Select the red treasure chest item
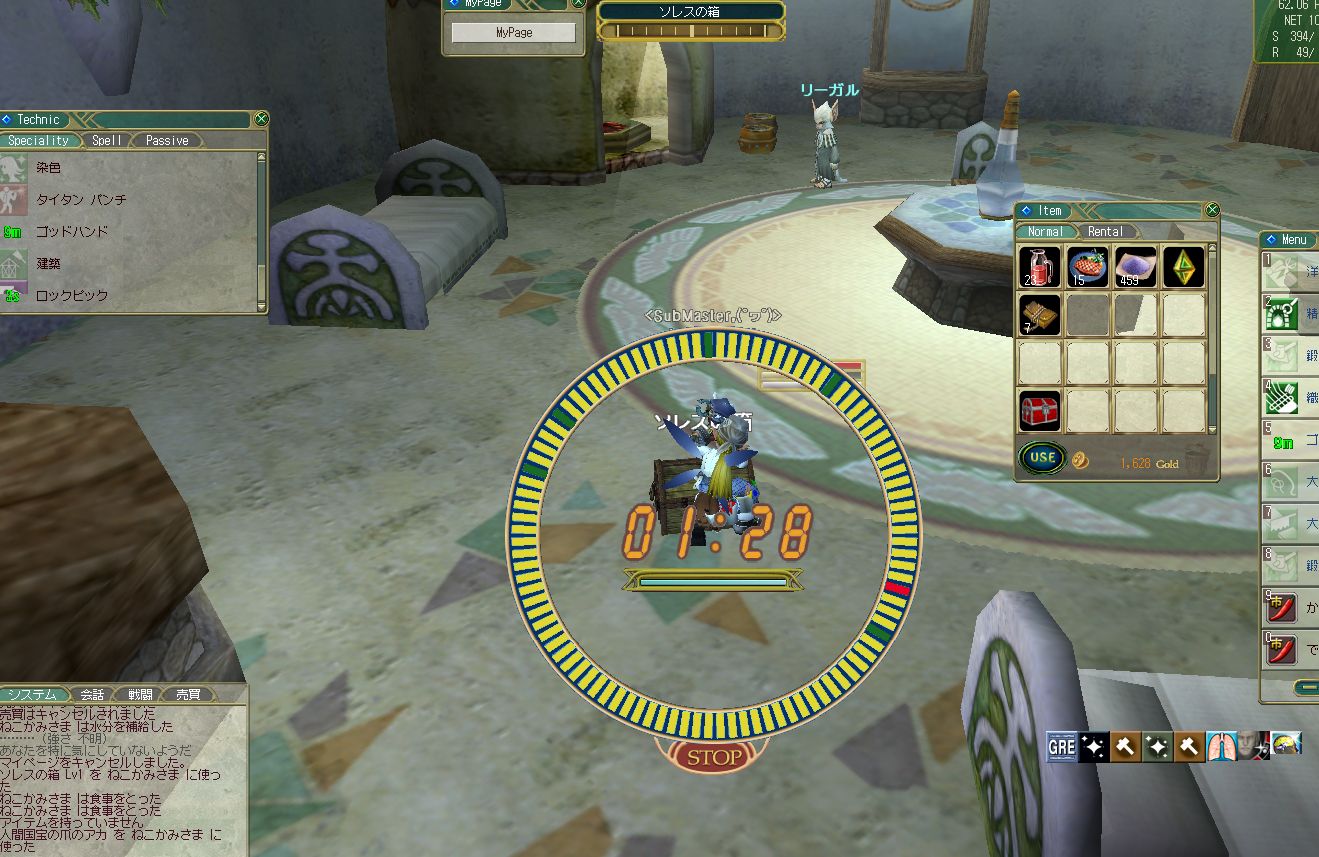 pyautogui.click(x=1040, y=411)
